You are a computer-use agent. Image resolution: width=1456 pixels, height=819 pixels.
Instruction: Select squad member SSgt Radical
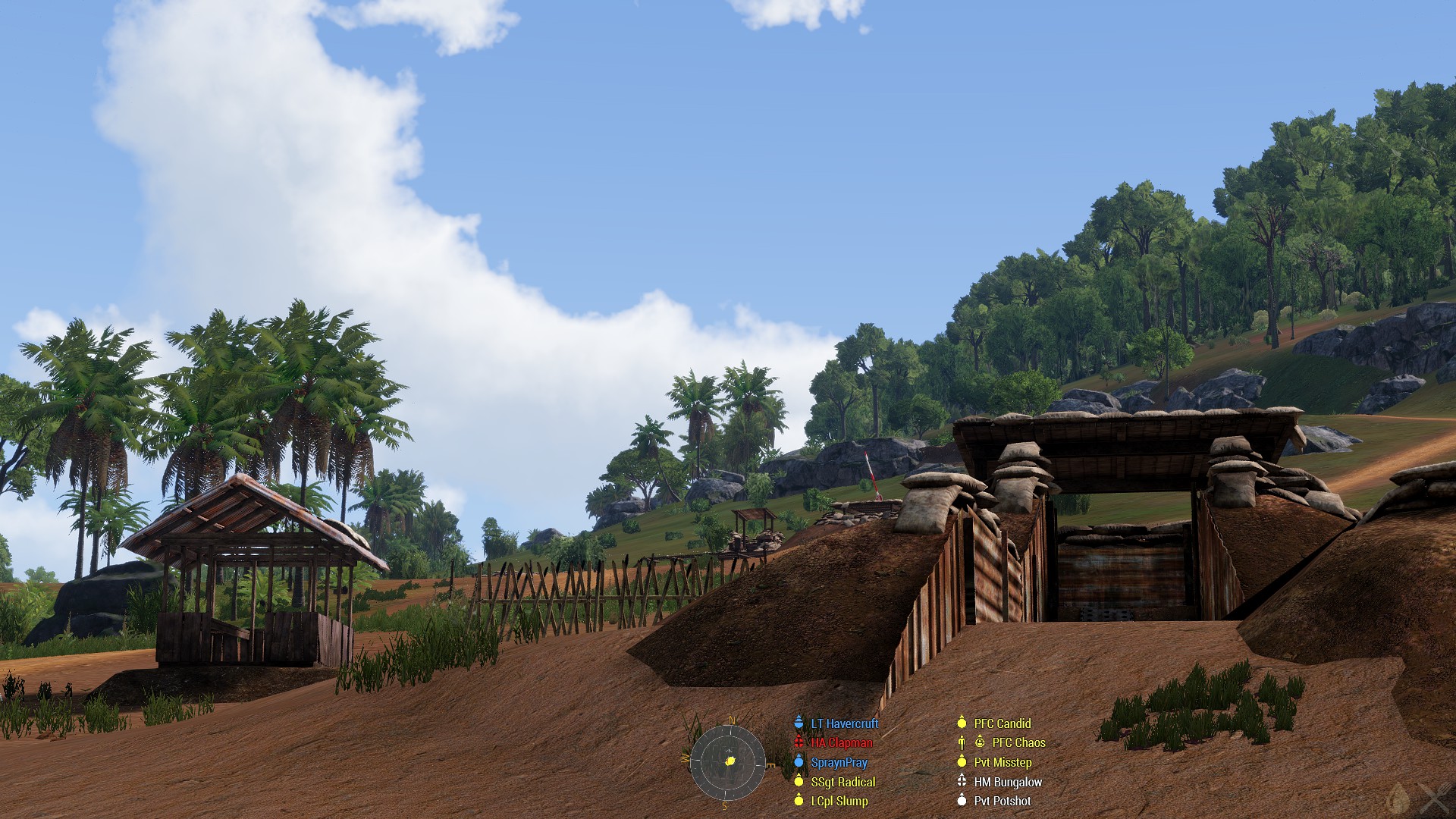click(x=843, y=782)
